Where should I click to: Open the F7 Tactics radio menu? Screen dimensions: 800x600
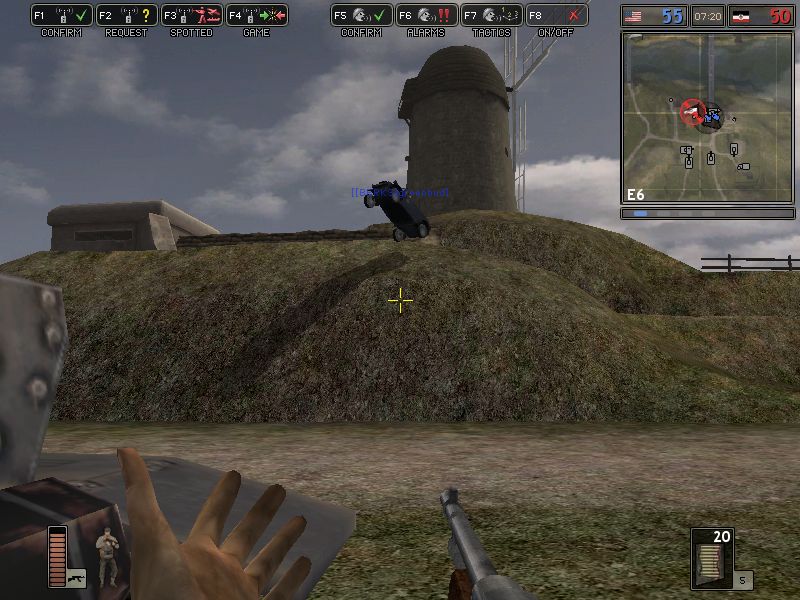(491, 16)
